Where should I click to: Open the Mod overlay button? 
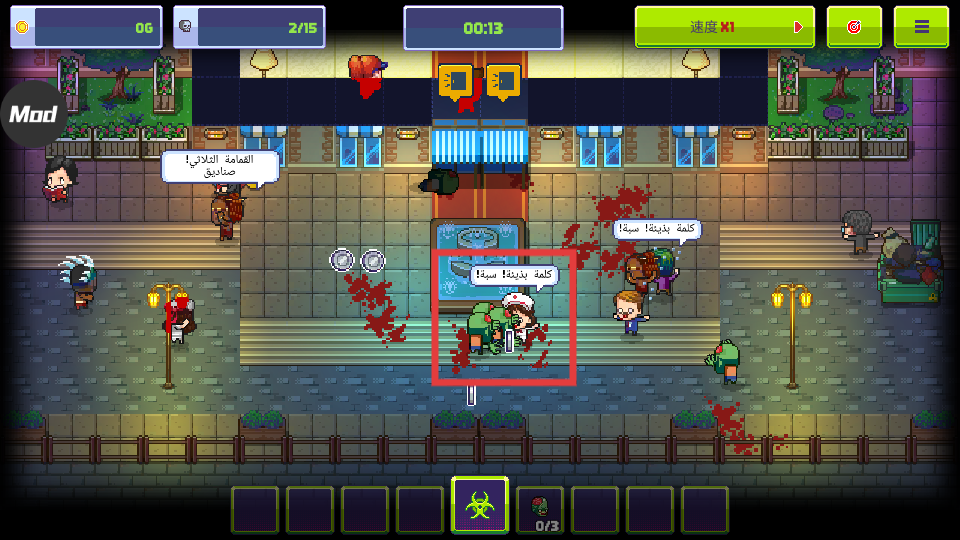(32, 114)
